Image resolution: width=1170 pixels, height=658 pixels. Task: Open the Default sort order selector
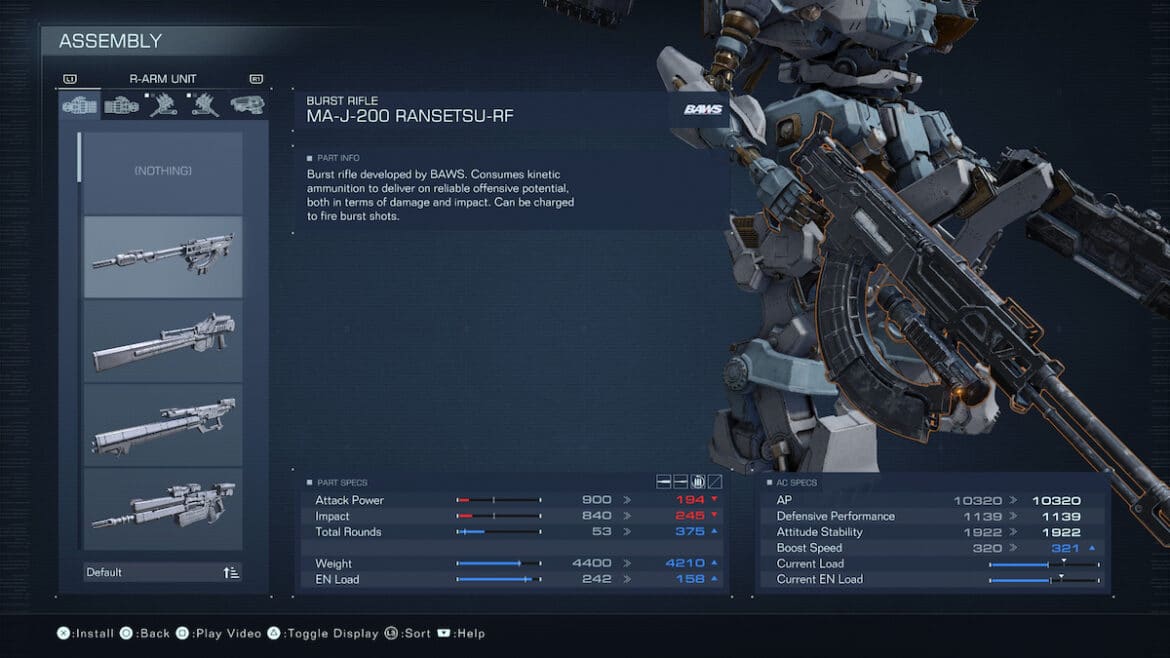(162, 572)
